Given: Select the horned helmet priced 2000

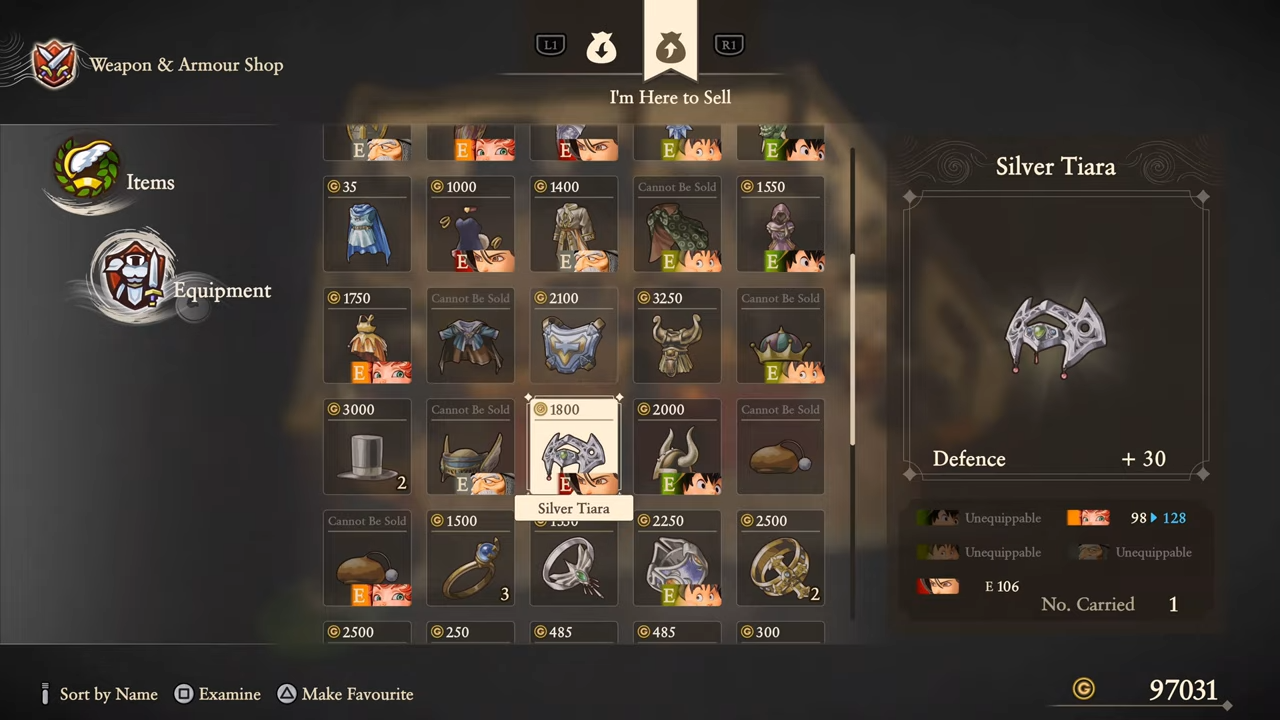Looking at the screenshot, I should coord(677,447).
